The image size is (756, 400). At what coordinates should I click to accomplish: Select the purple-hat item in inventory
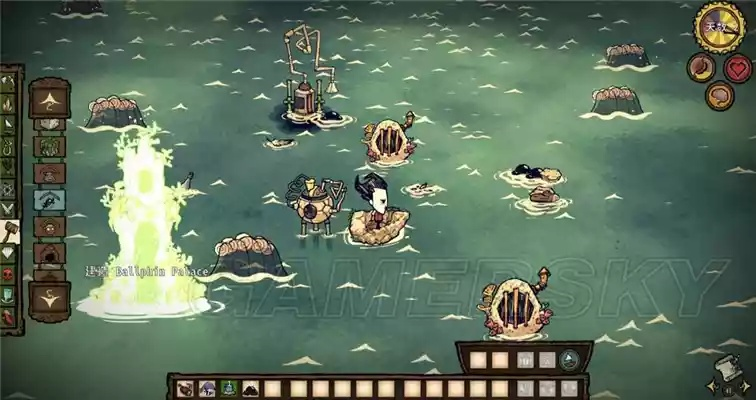[208, 388]
